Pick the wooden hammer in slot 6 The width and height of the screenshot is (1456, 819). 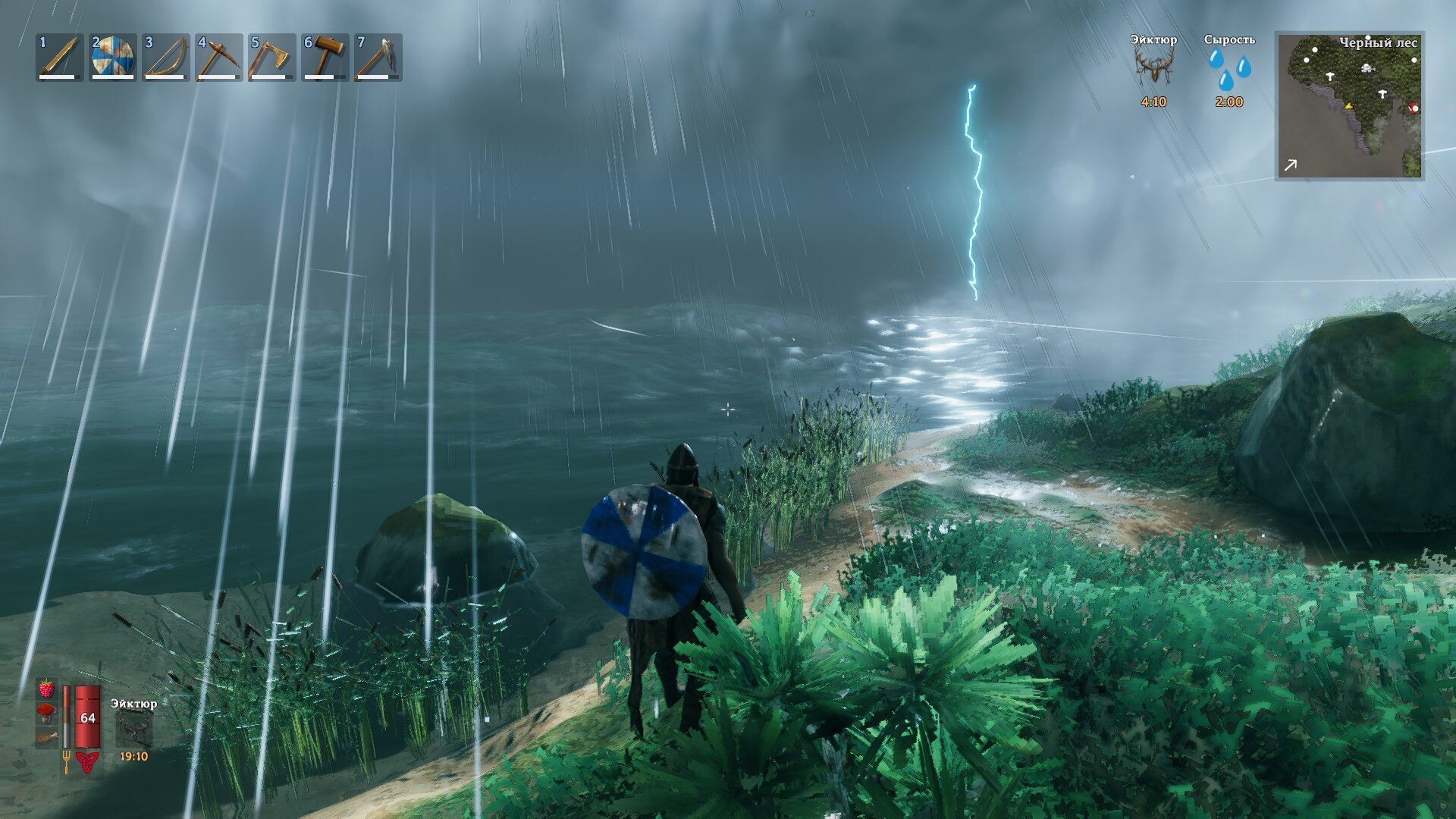(x=325, y=58)
